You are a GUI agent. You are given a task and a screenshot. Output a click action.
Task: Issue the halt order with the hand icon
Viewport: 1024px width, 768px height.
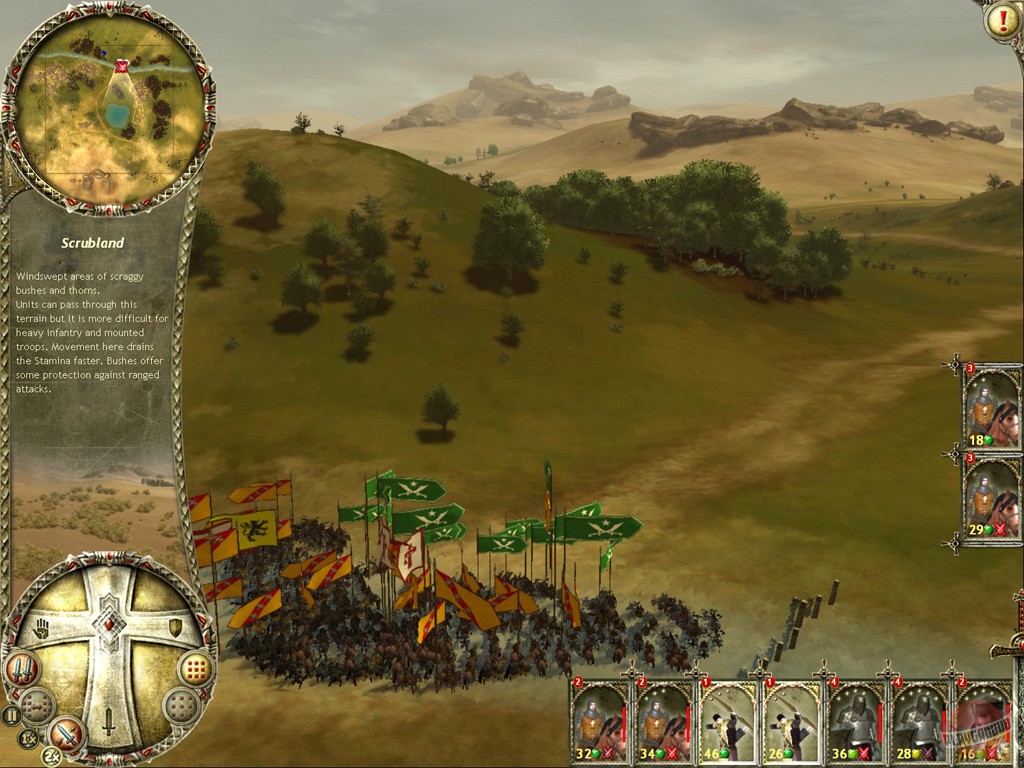coord(42,629)
